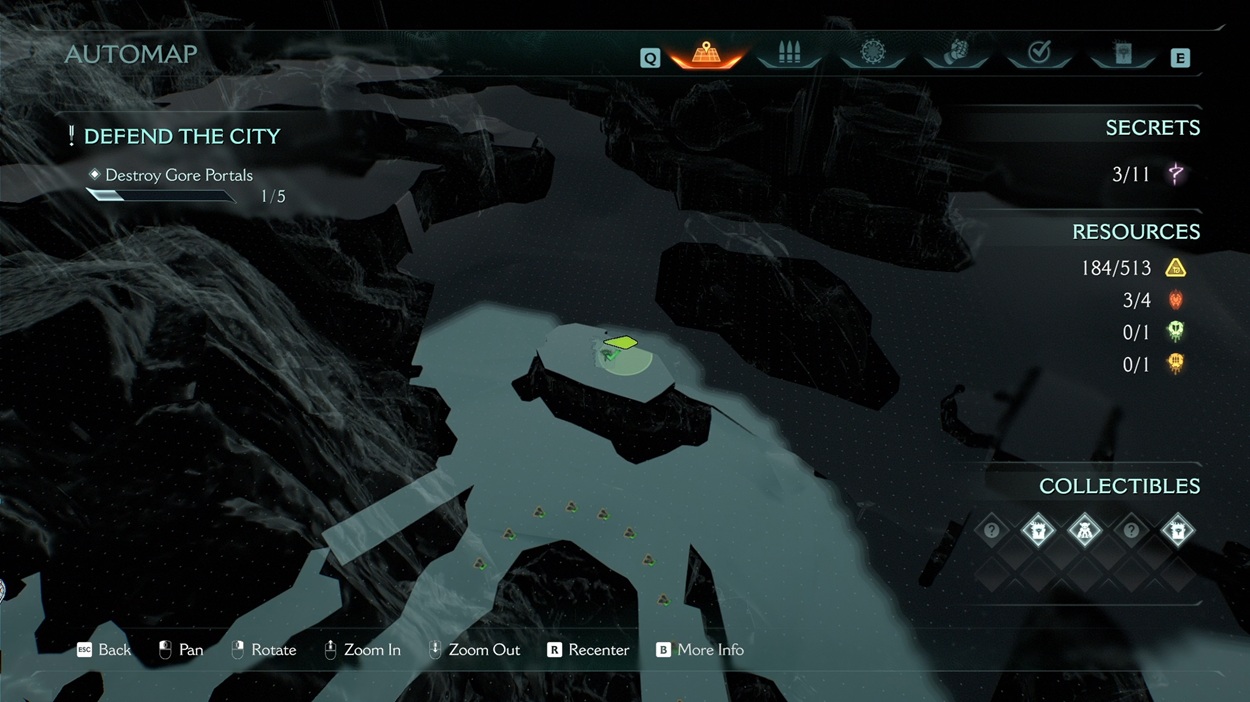Screen dimensions: 1250x702
Task: Show More Info for the map
Action: [699, 650]
